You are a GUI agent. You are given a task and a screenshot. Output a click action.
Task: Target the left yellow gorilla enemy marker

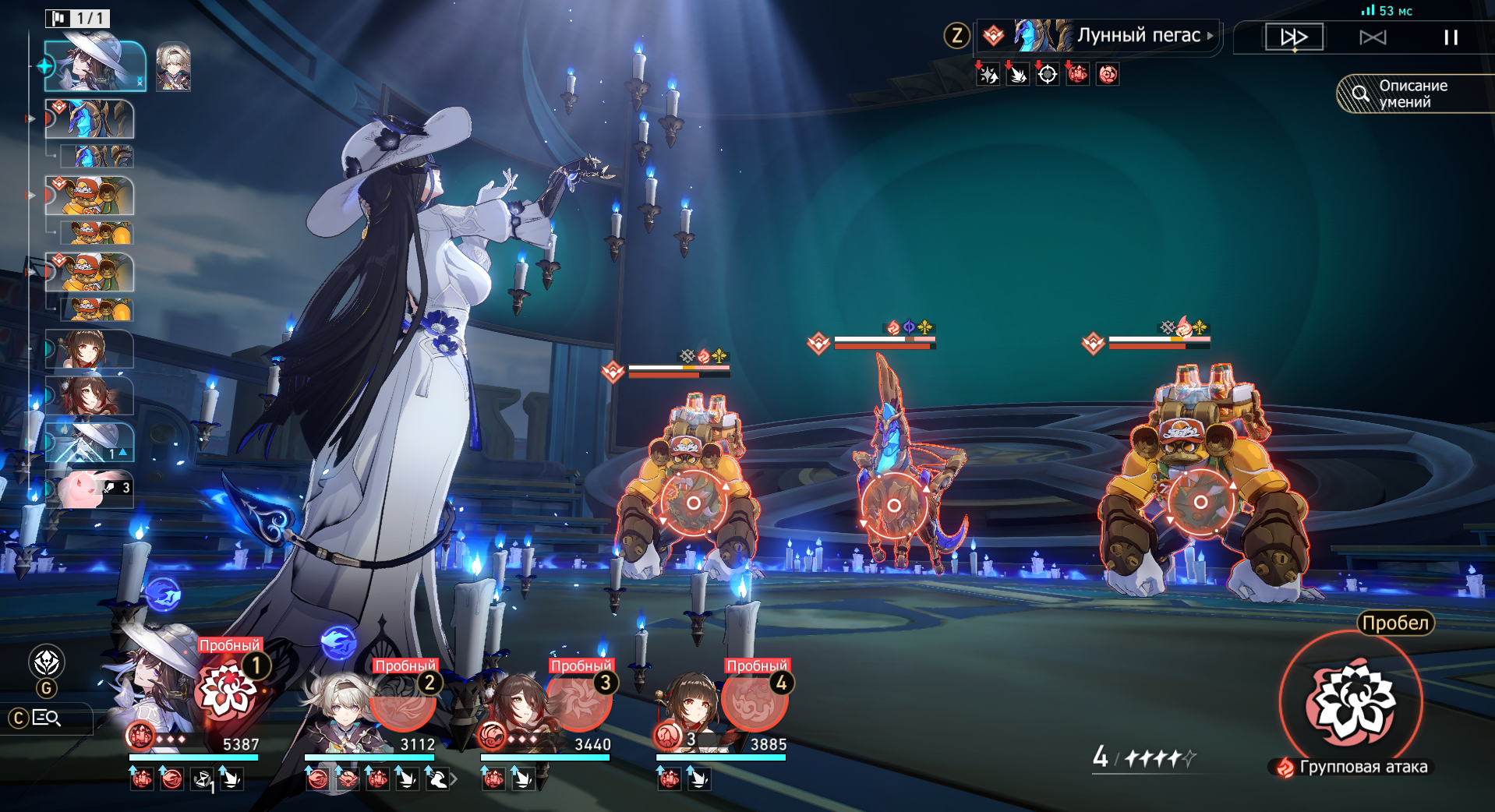[693, 503]
